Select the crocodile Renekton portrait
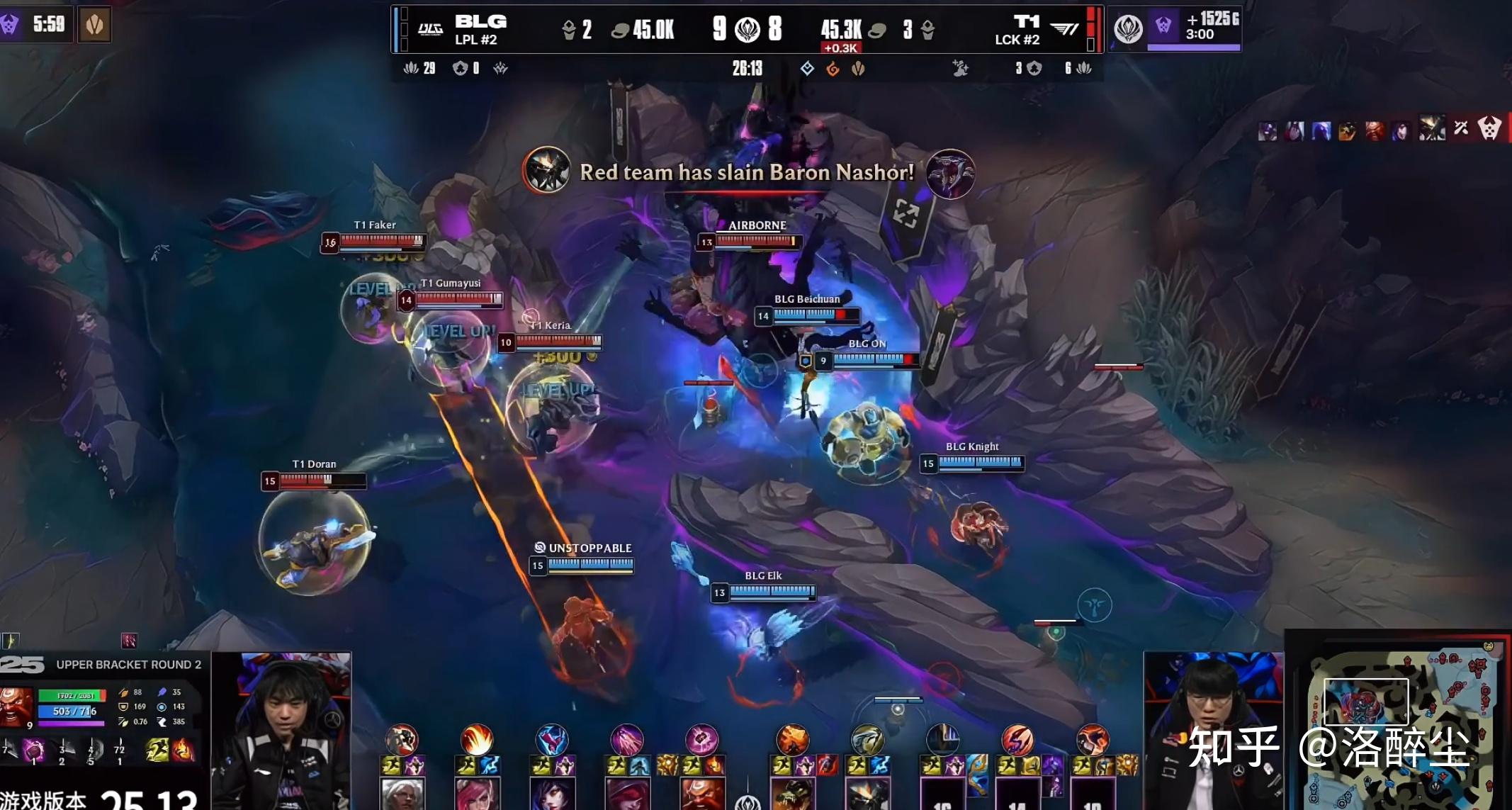Screen dimensions: 1512x810 tap(792, 794)
